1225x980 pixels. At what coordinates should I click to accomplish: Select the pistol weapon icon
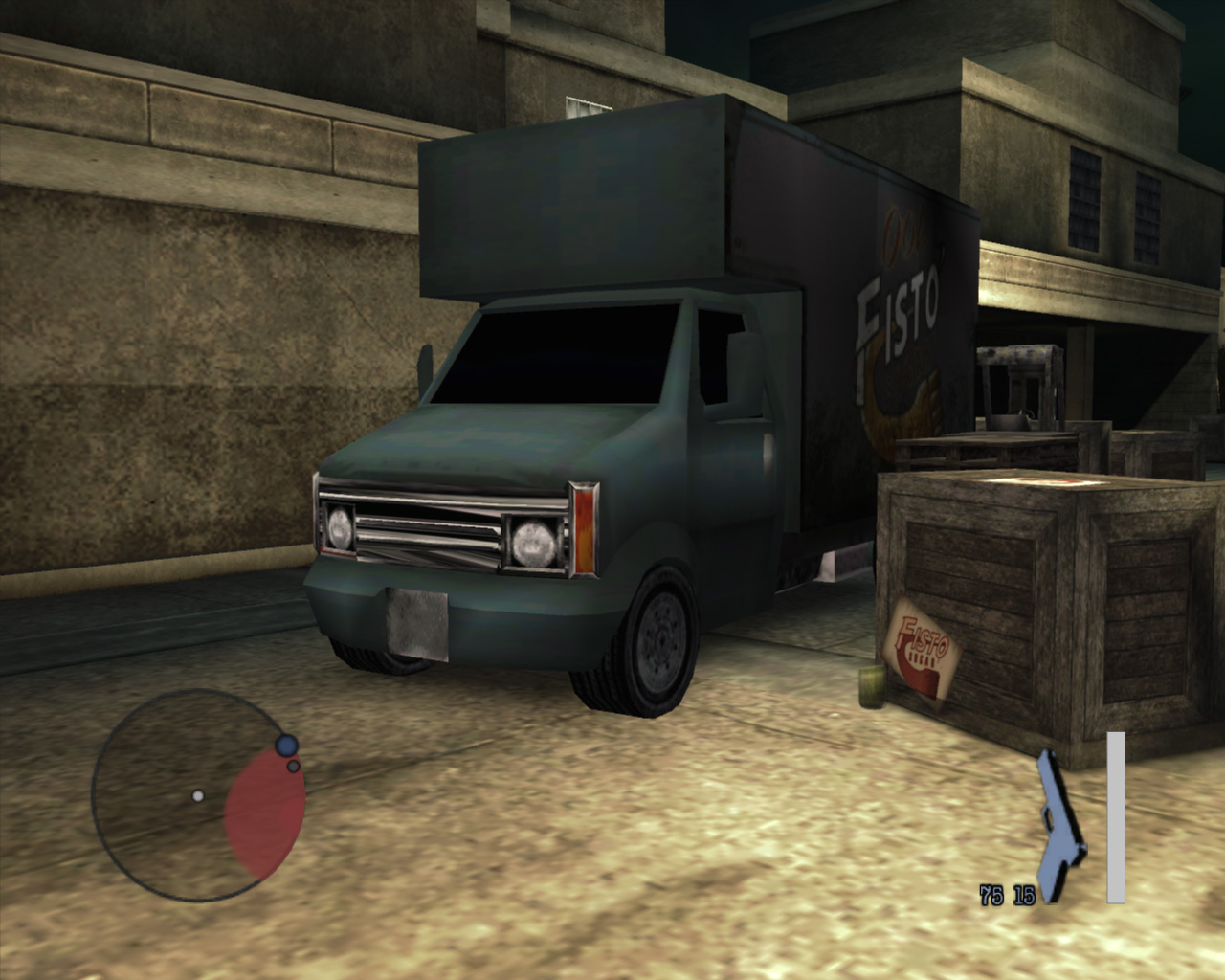point(1059,825)
